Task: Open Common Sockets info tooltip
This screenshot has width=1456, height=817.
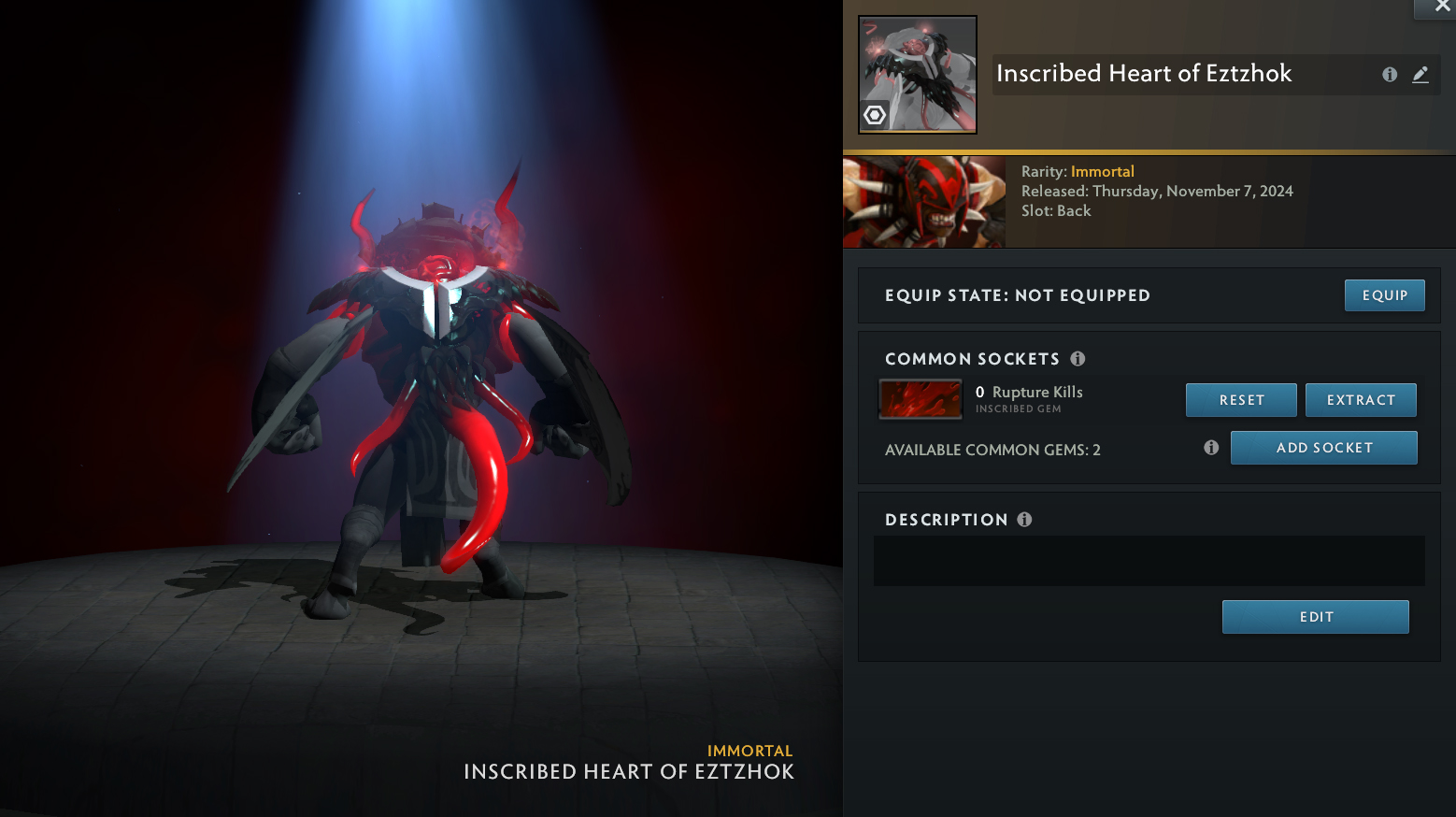Action: pos(1078,359)
